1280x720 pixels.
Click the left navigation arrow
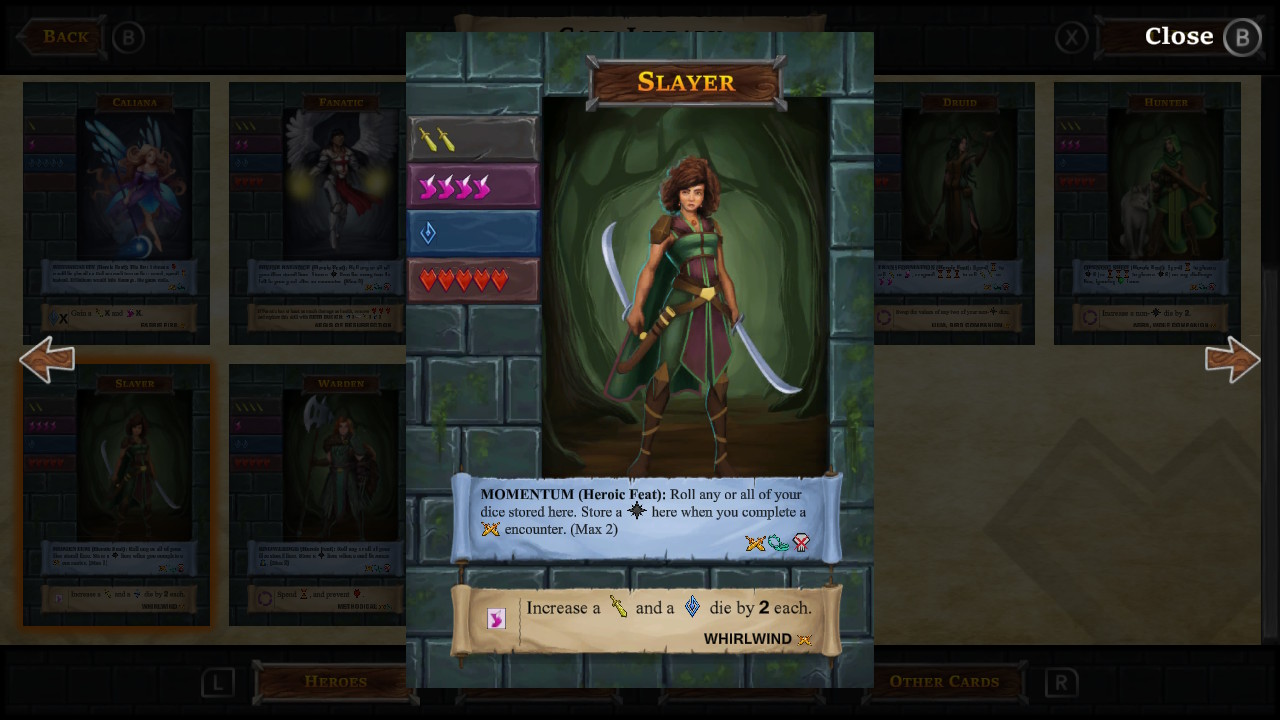(47, 360)
